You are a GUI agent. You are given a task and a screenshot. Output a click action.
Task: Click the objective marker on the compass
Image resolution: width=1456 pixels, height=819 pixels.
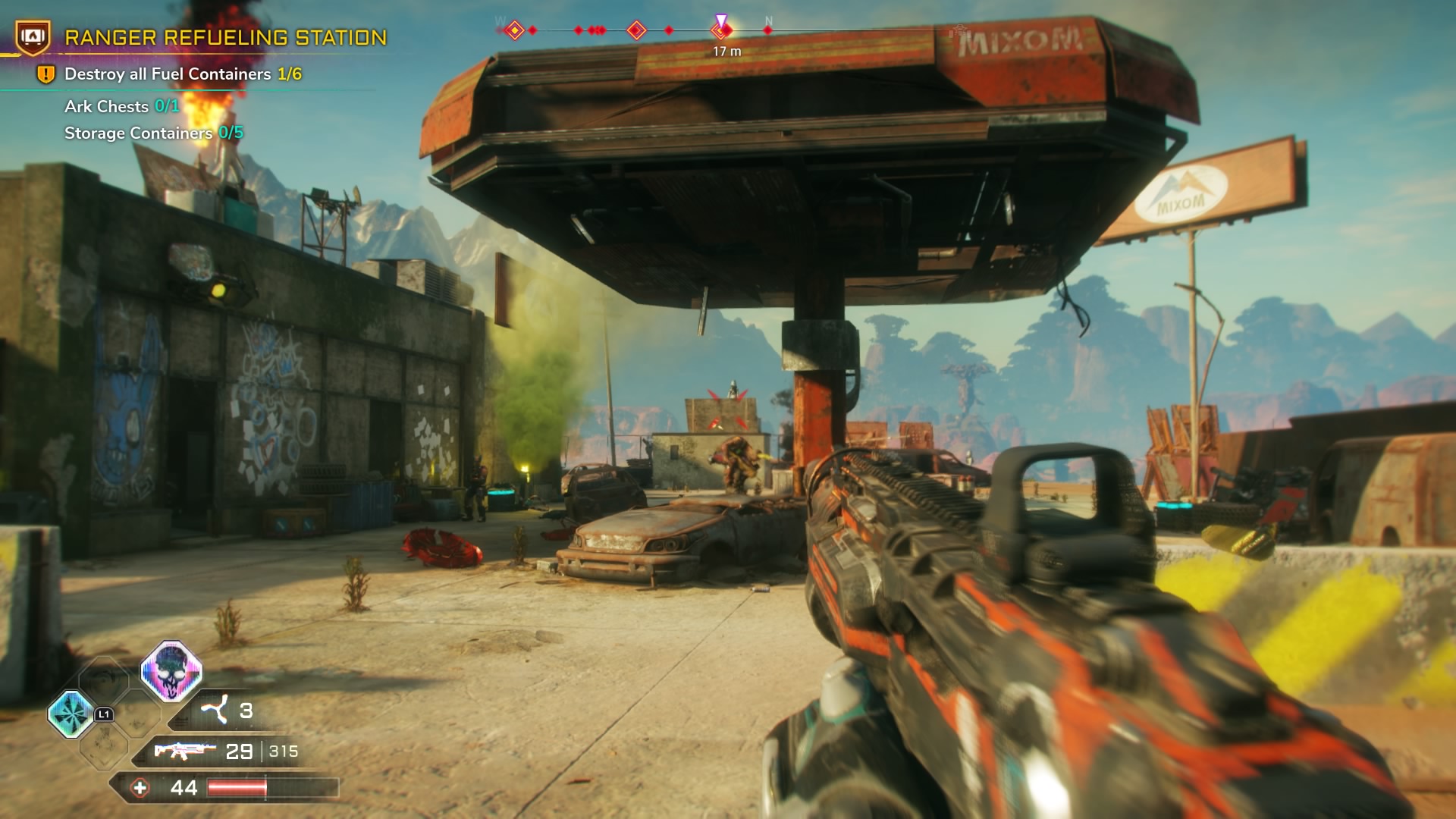(721, 29)
